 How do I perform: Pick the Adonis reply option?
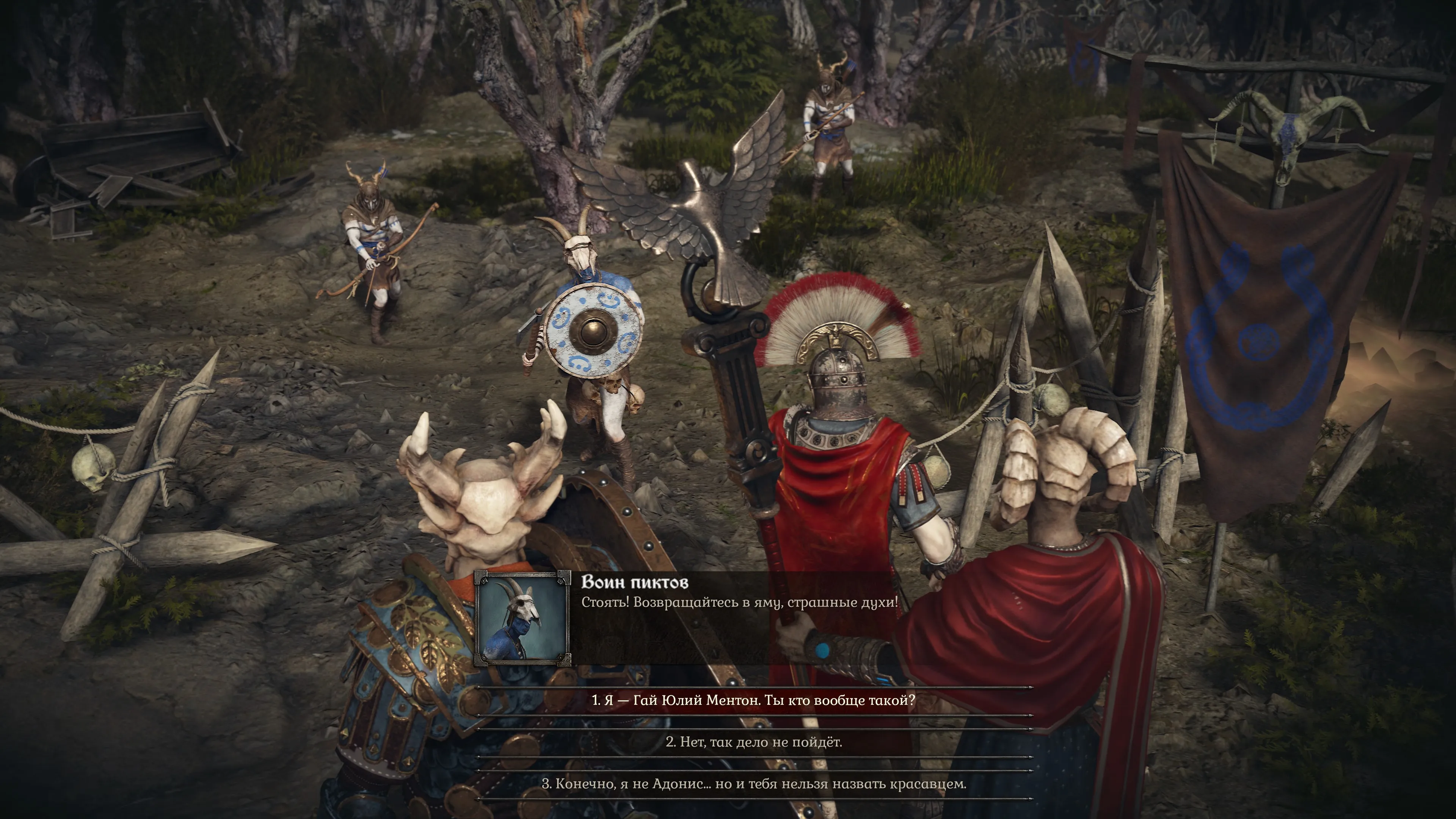click(x=753, y=784)
